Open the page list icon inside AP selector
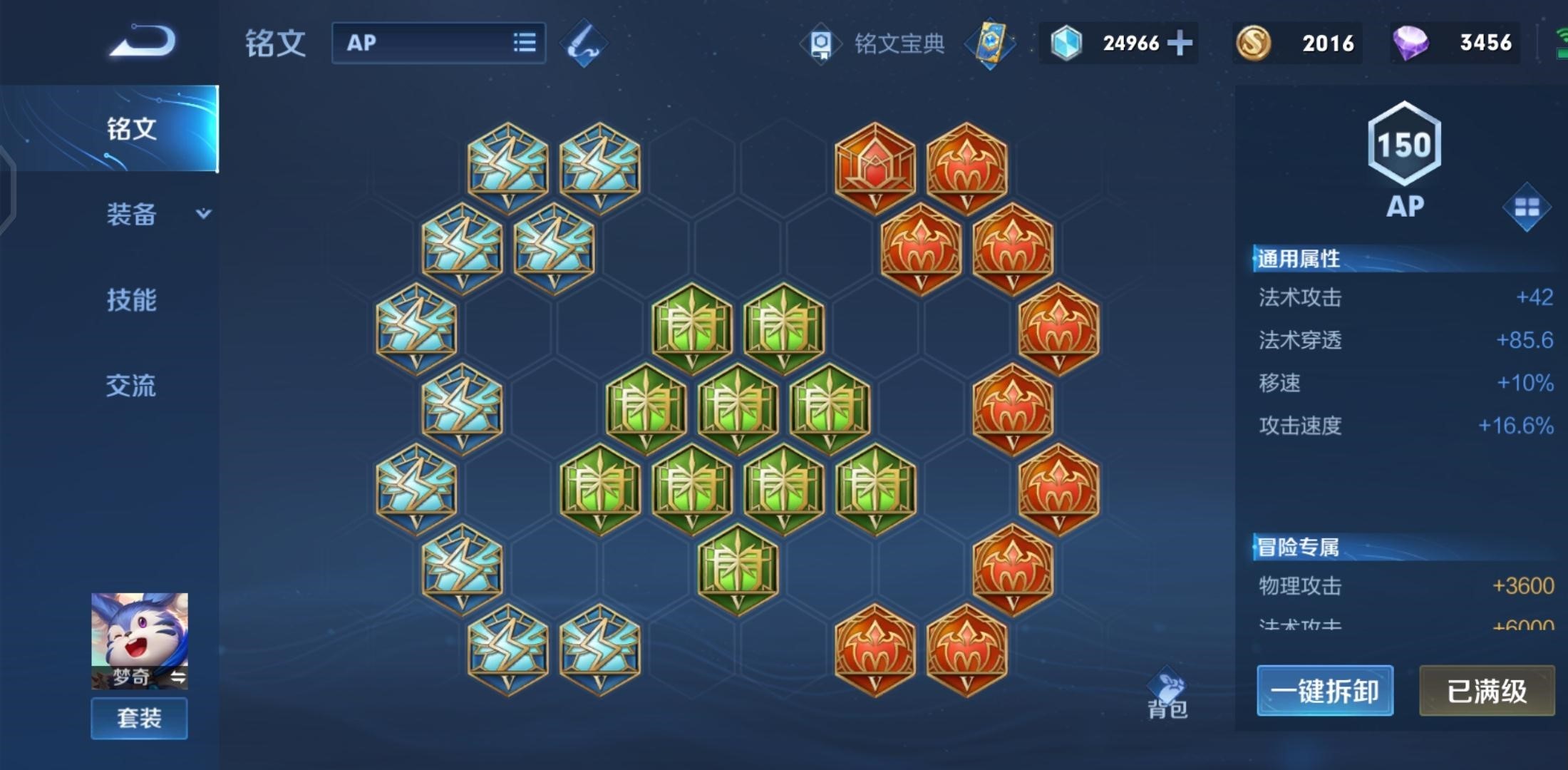This screenshot has height=770, width=1568. click(x=524, y=43)
